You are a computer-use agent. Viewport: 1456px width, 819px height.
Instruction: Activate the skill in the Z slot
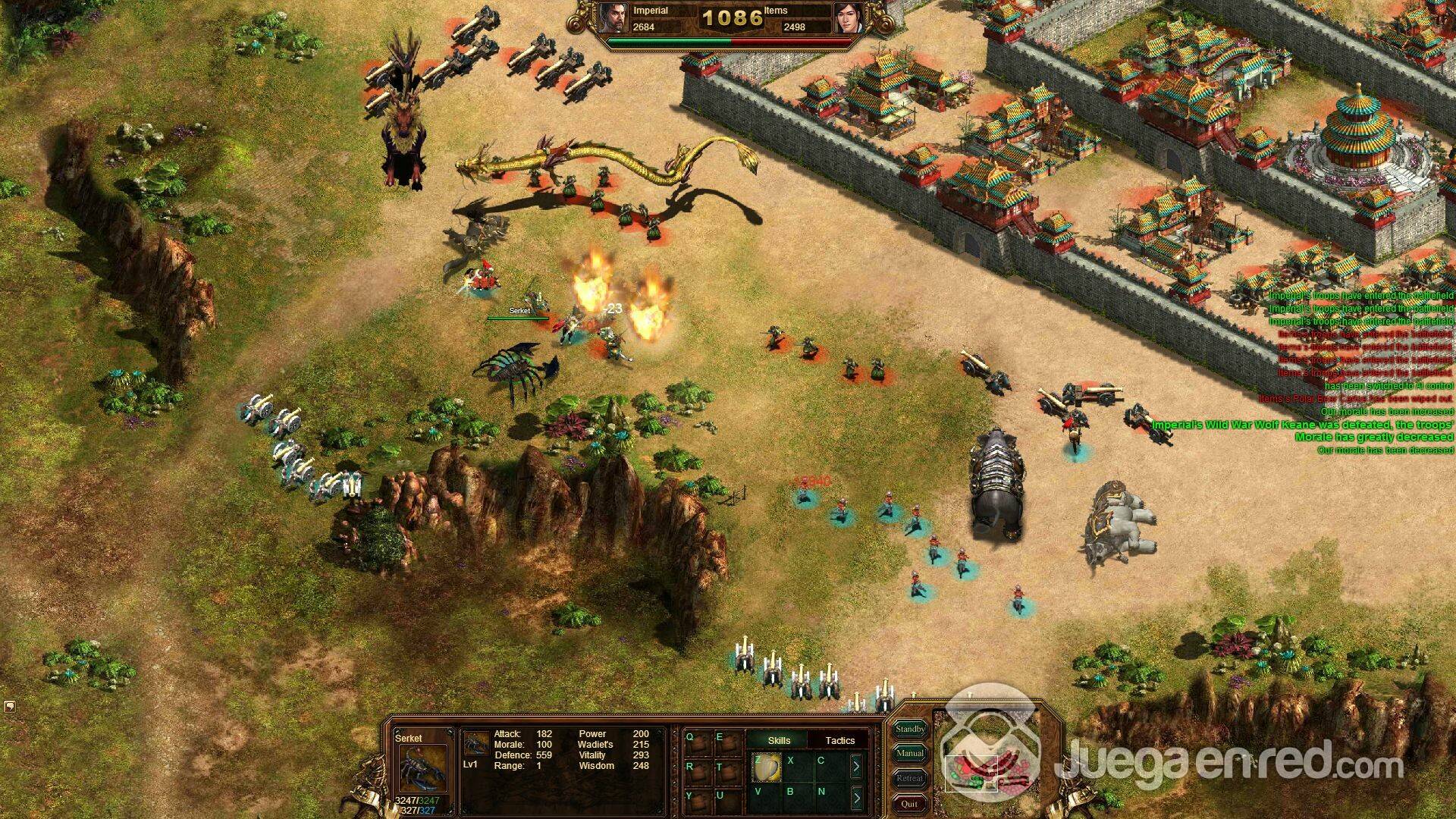click(767, 767)
